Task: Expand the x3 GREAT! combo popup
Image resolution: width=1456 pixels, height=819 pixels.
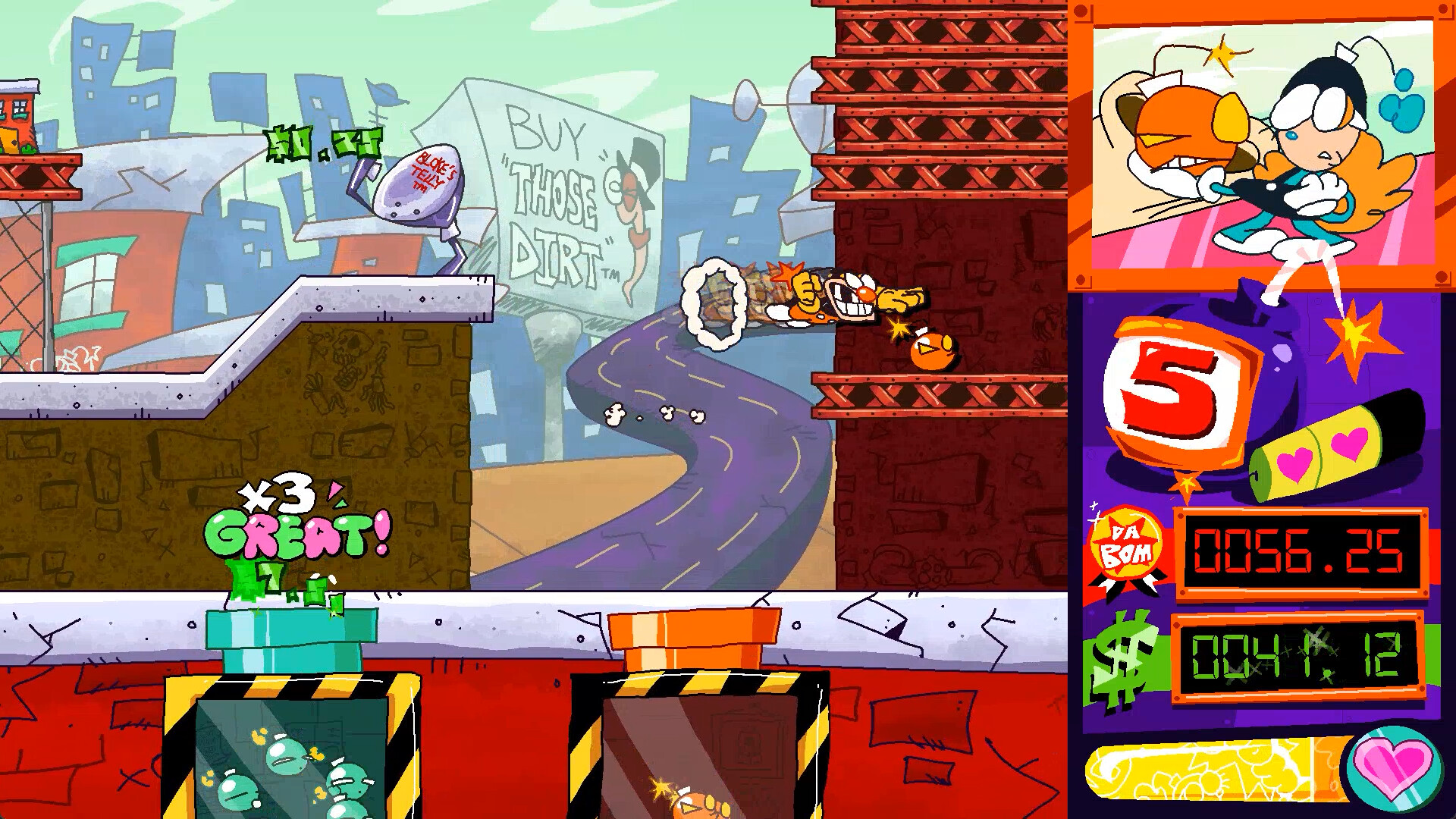Action: pyautogui.click(x=297, y=516)
